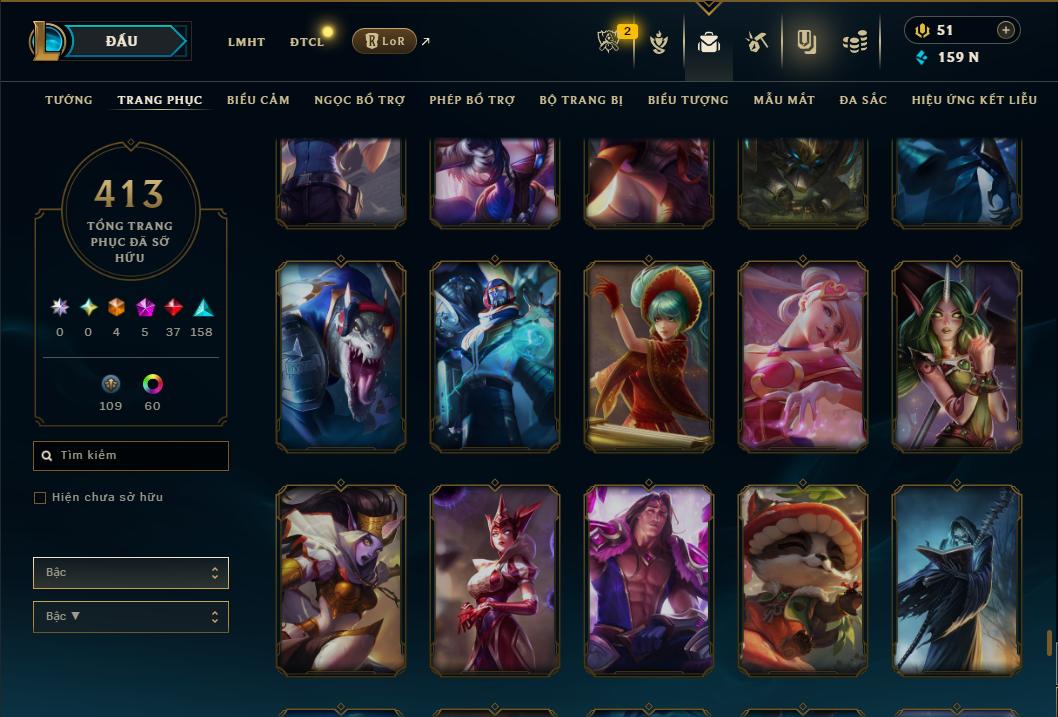The image size is (1058, 717).
Task: Open the coin stack store icon
Action: [x=854, y=42]
